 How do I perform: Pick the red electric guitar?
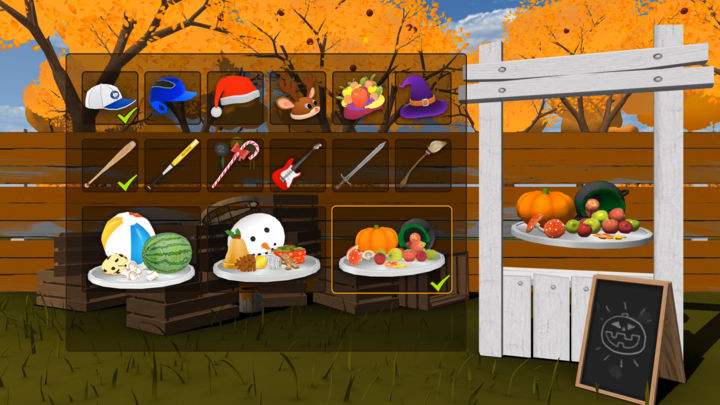pos(298,165)
